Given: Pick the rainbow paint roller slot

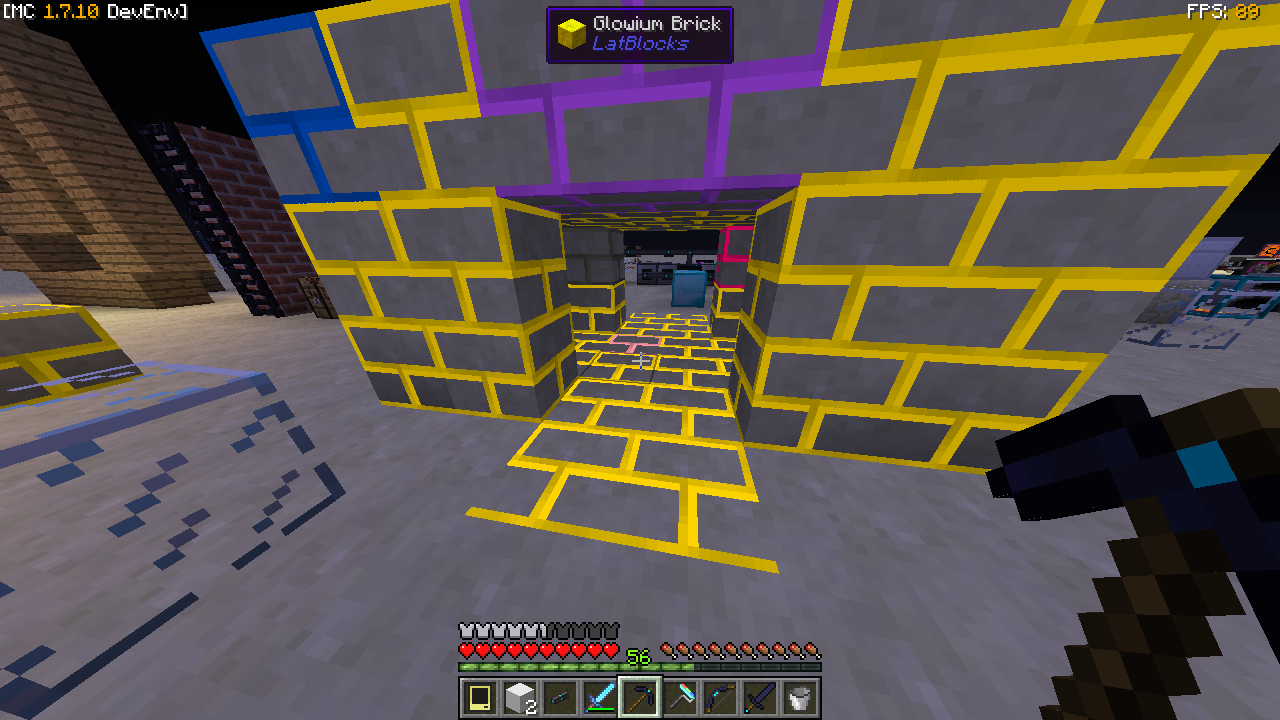Looking at the screenshot, I should (680, 697).
